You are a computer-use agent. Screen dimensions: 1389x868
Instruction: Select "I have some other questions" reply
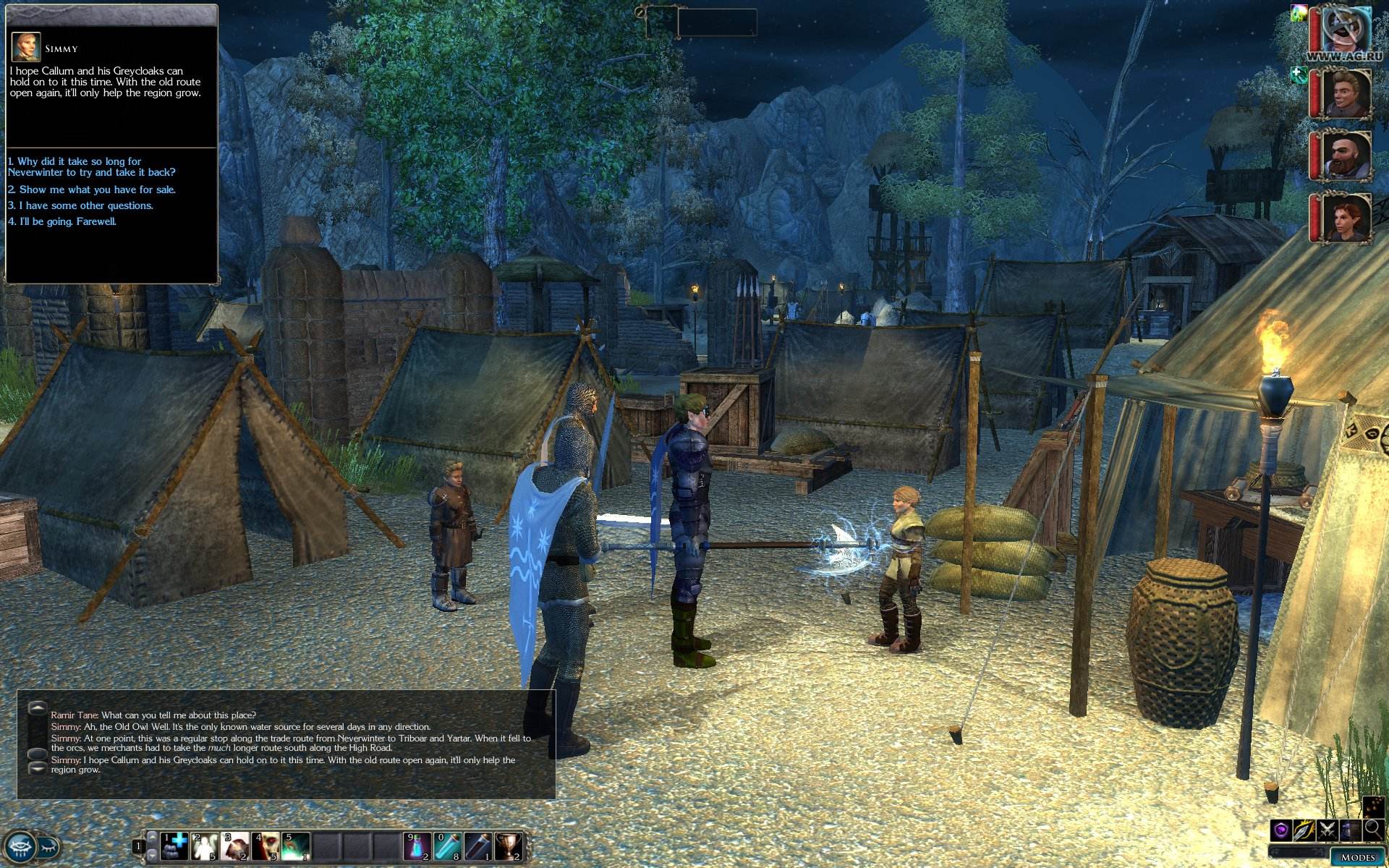pos(80,205)
